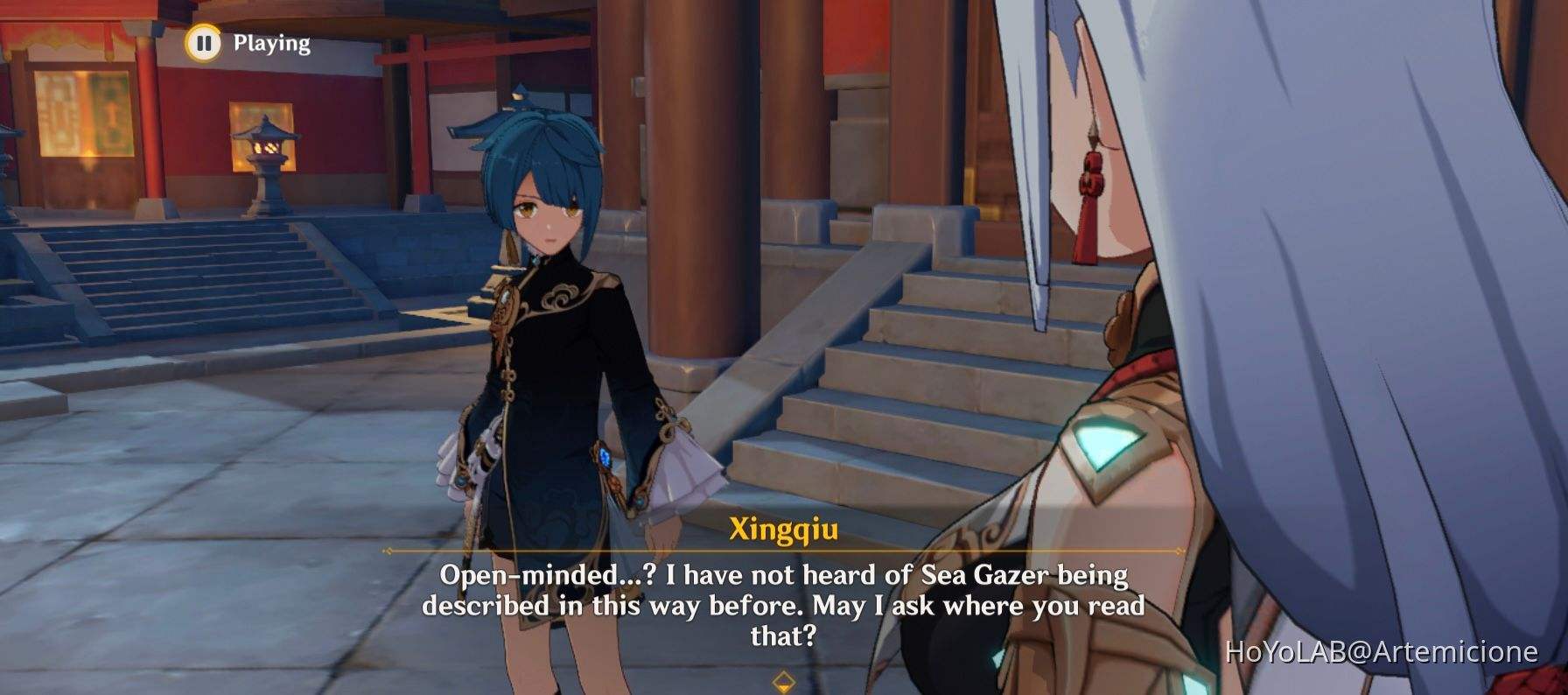Tap the dialogue box to advance the scene
Screen dimensions: 1568x695
784,604
